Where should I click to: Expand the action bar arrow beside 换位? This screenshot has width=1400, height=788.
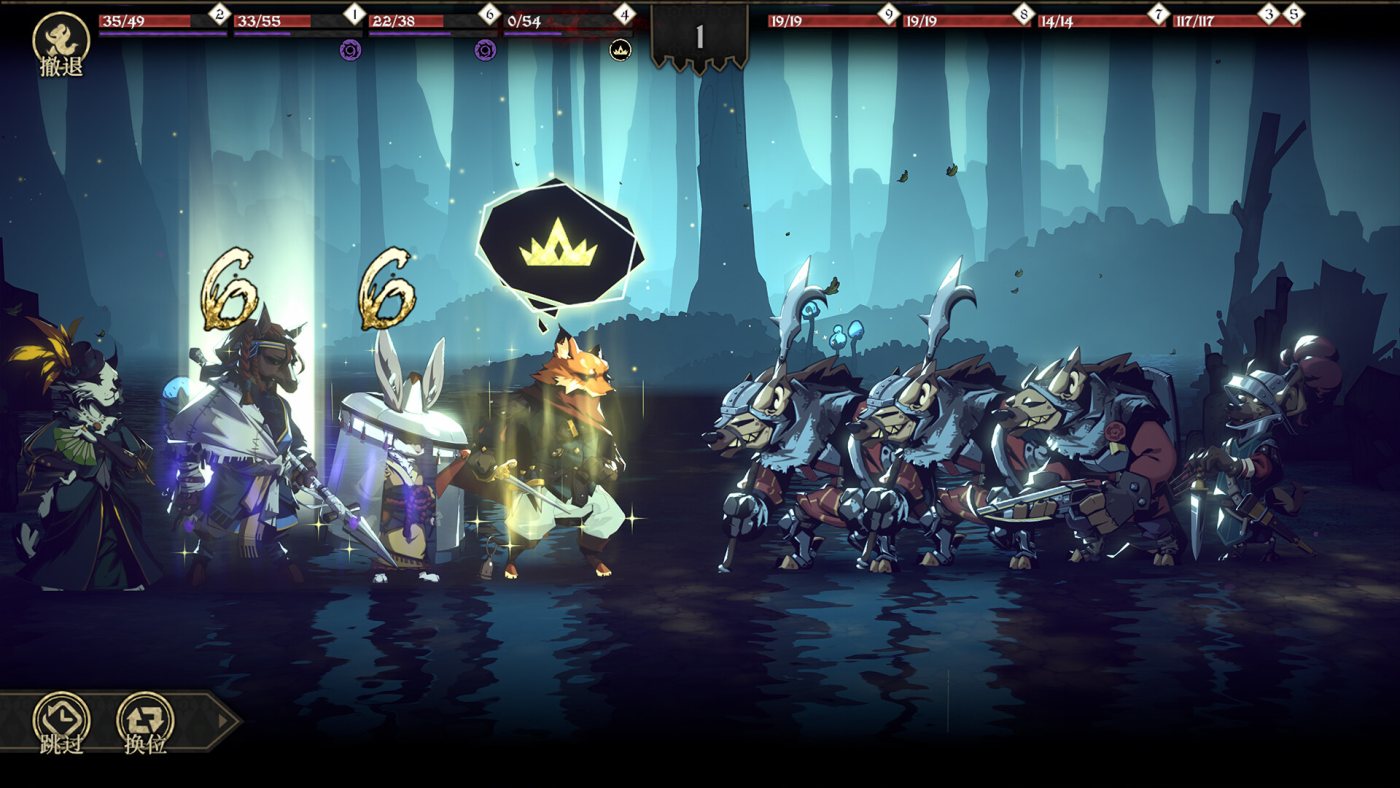click(x=224, y=720)
